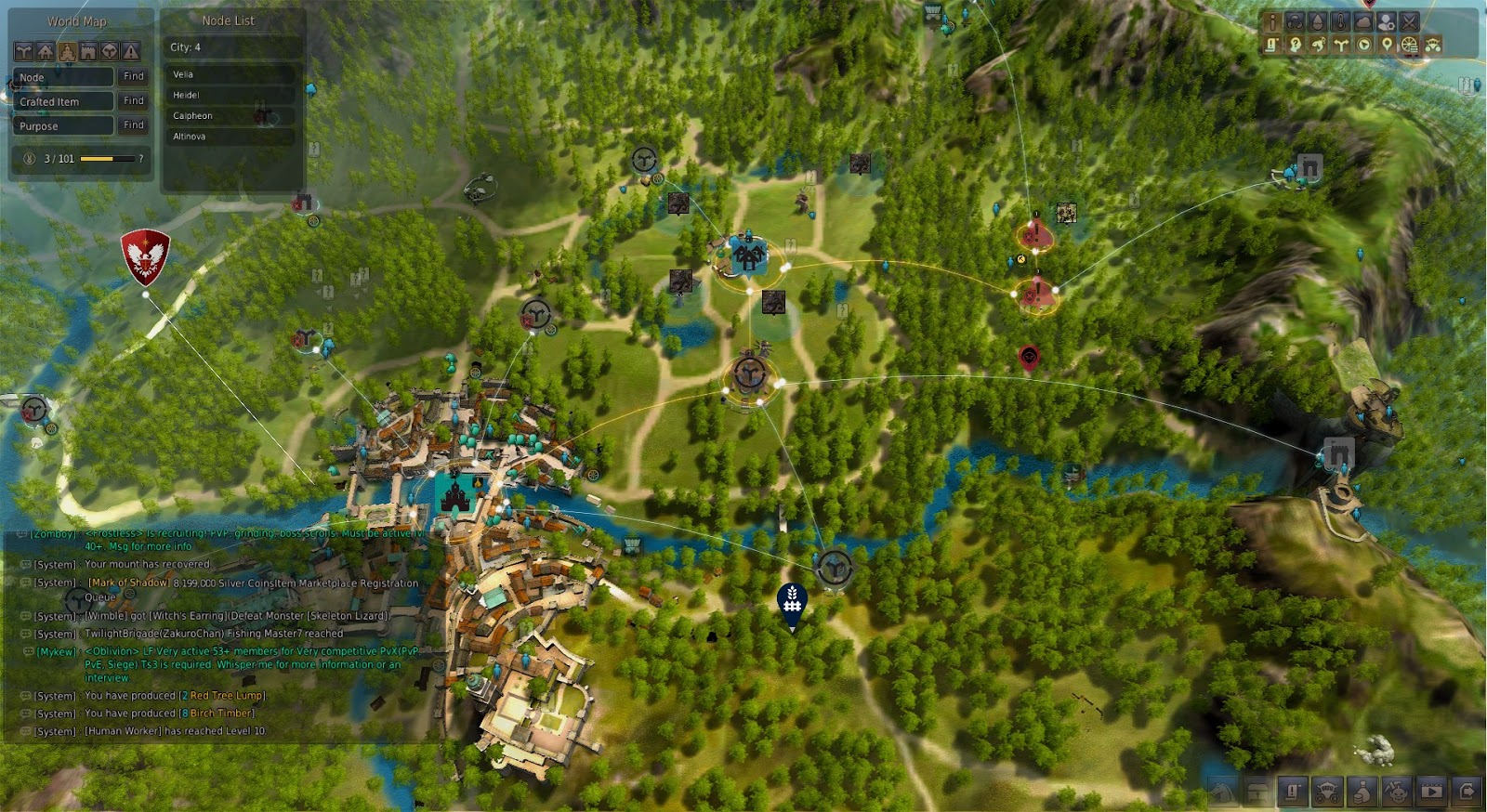Click the warehouse chest icon in bottom toolbar
1487x812 pixels.
coord(1257,792)
